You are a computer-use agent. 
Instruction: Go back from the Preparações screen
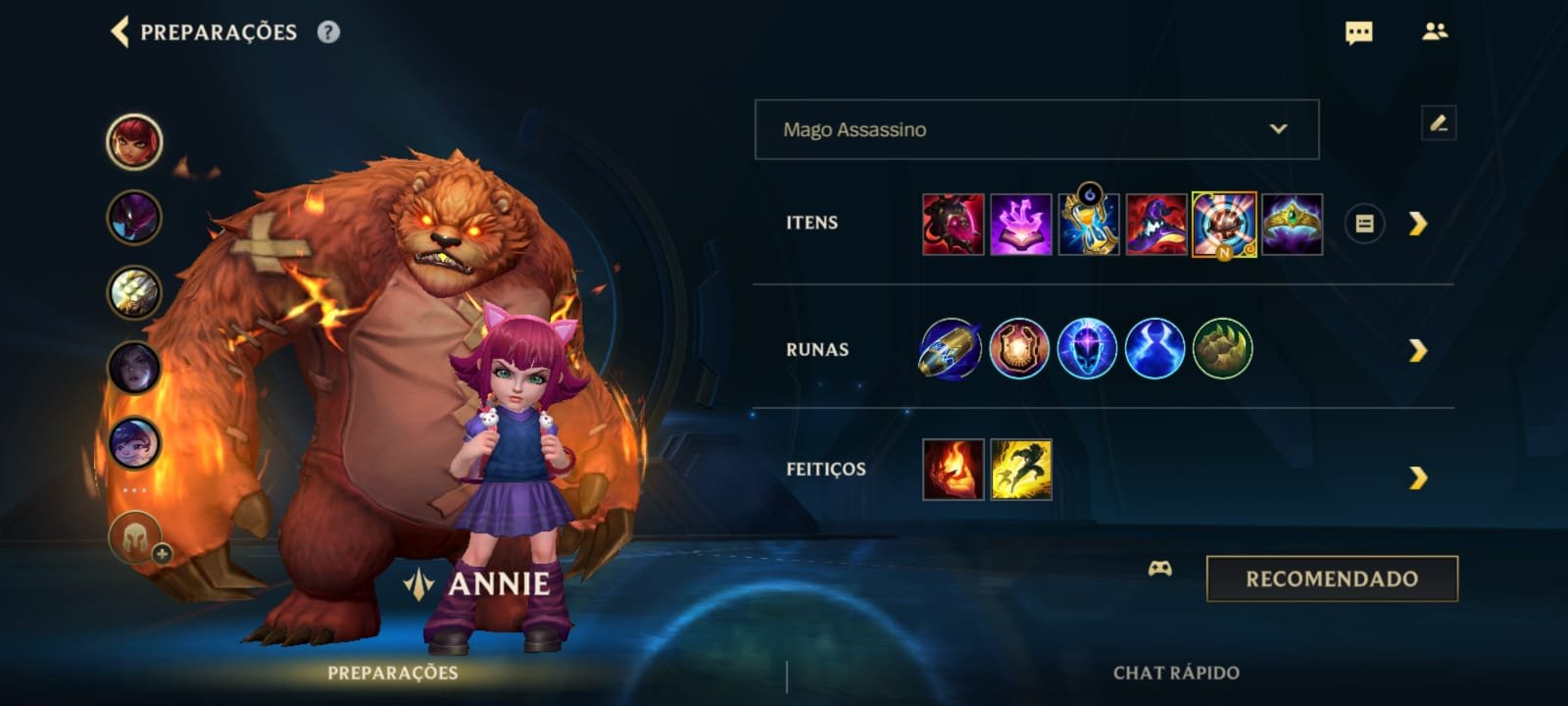coord(121,31)
